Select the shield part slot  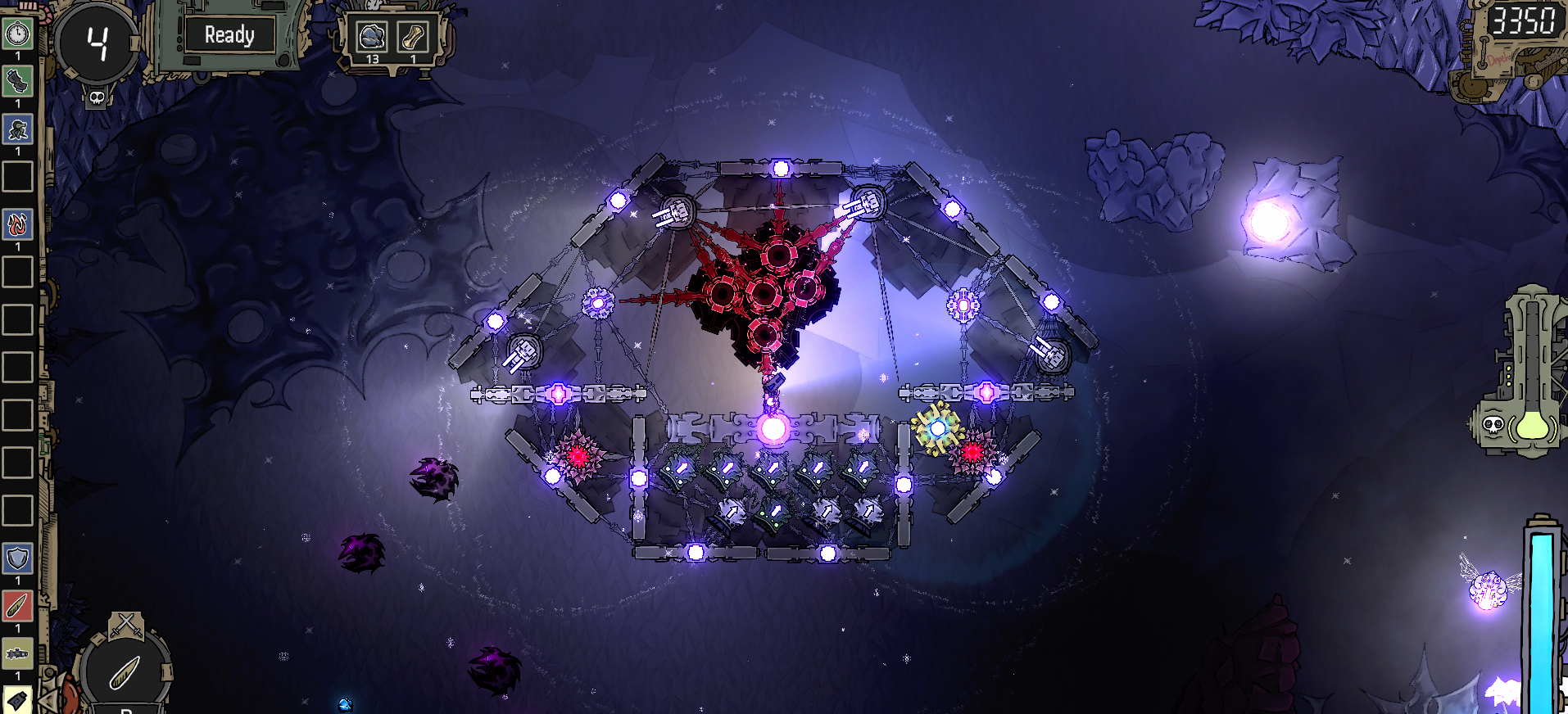point(17,558)
